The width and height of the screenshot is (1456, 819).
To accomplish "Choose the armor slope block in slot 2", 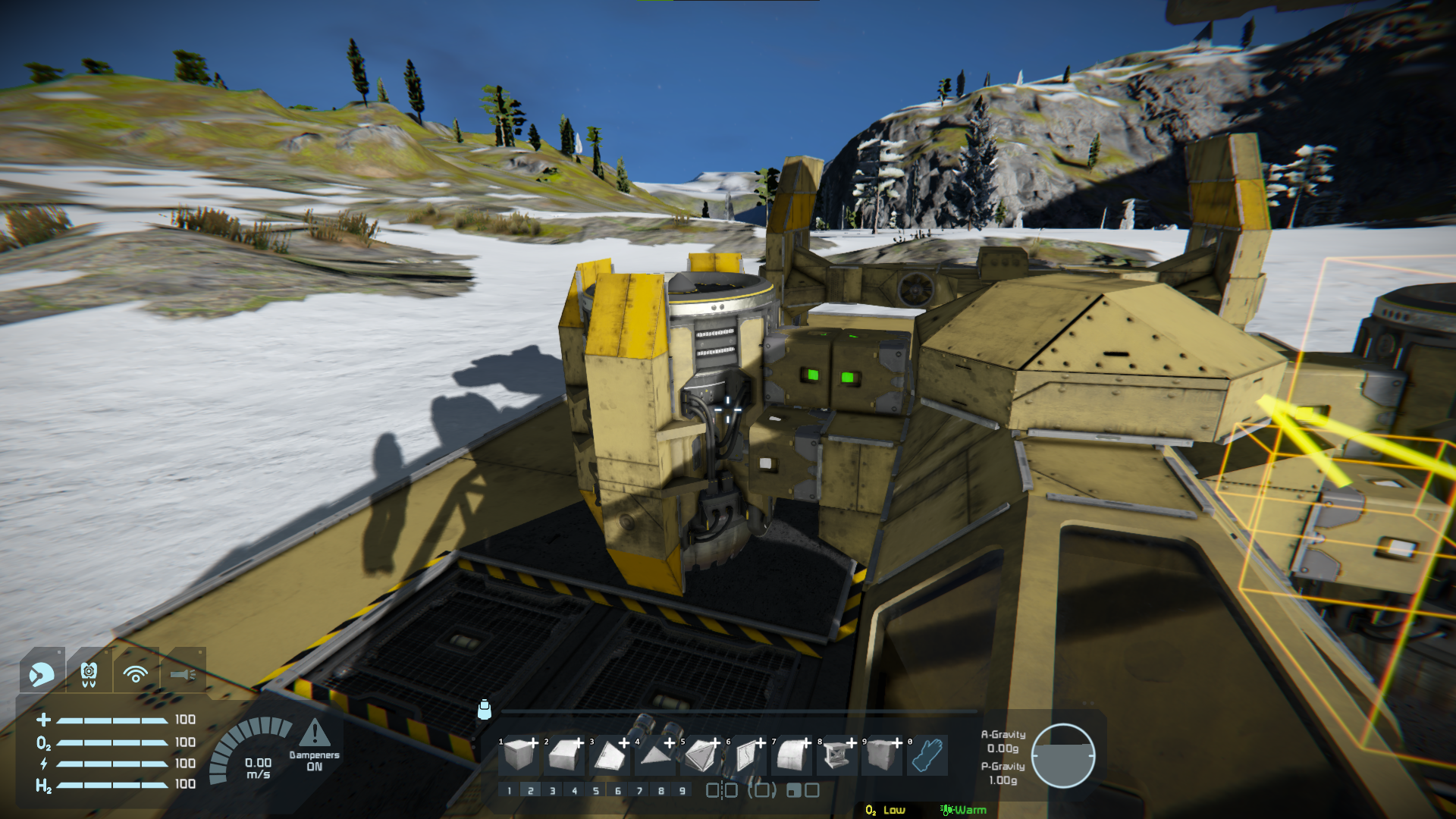I will tap(565, 755).
